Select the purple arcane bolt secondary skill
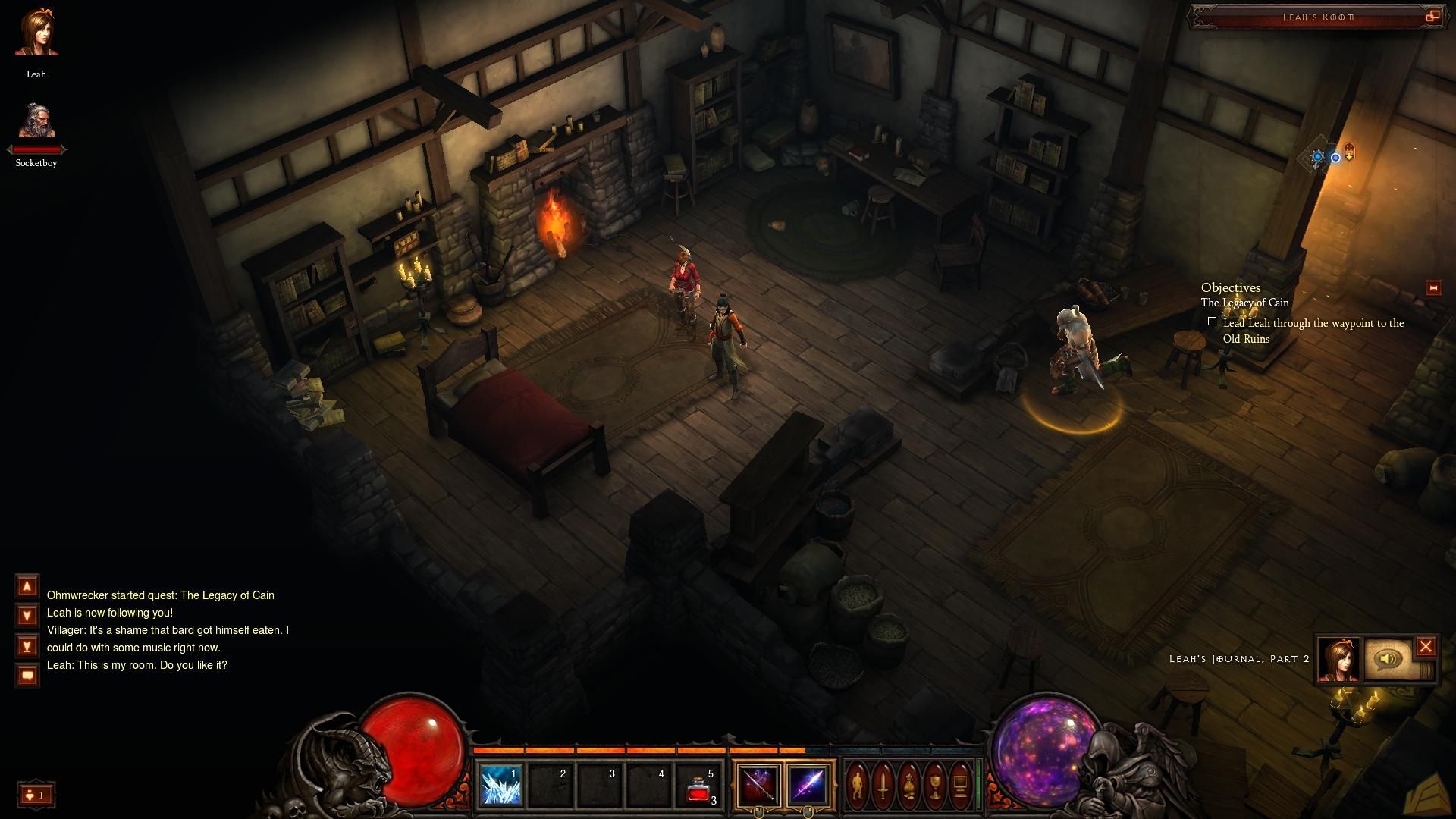This screenshot has width=1456, height=819. coord(807,785)
